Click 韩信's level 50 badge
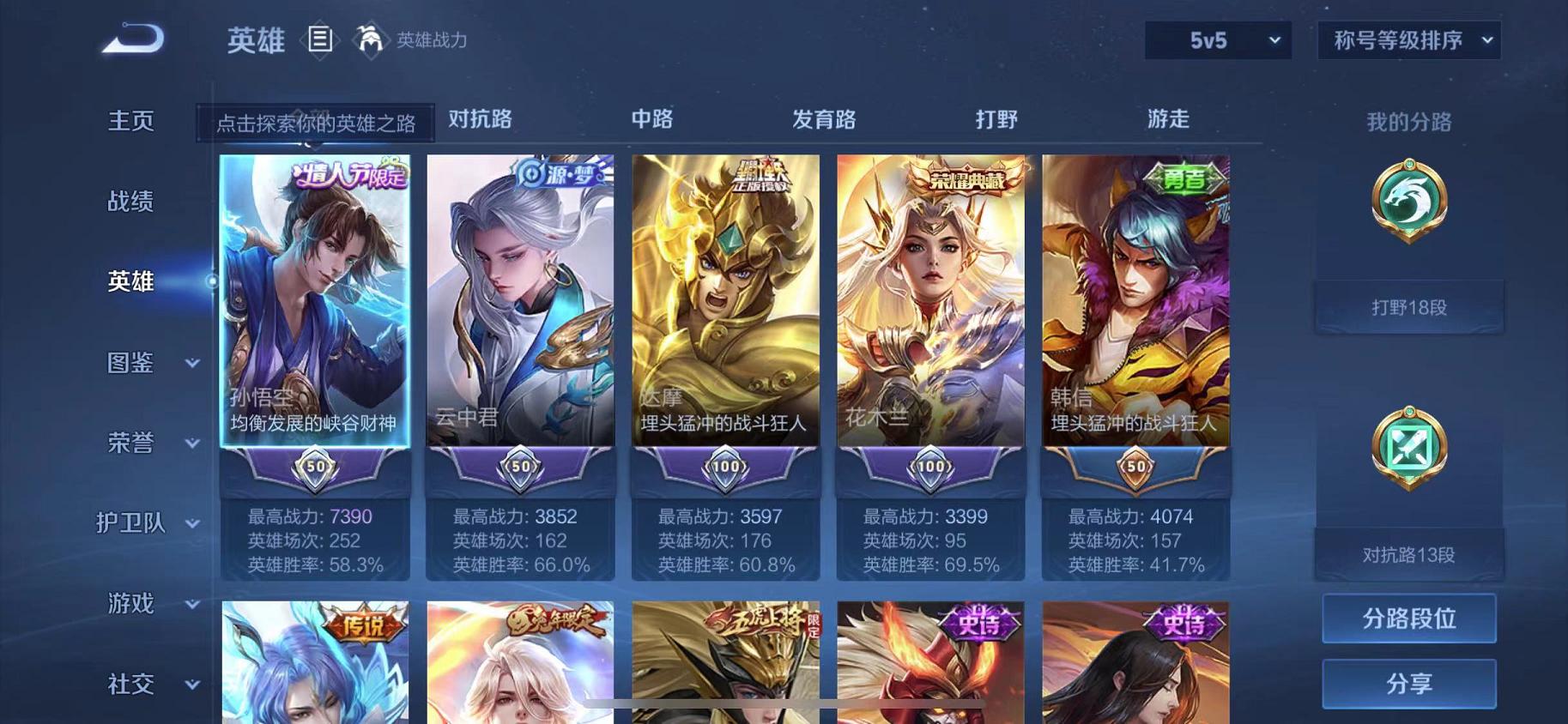This screenshot has height=724, width=1568. 1136,467
